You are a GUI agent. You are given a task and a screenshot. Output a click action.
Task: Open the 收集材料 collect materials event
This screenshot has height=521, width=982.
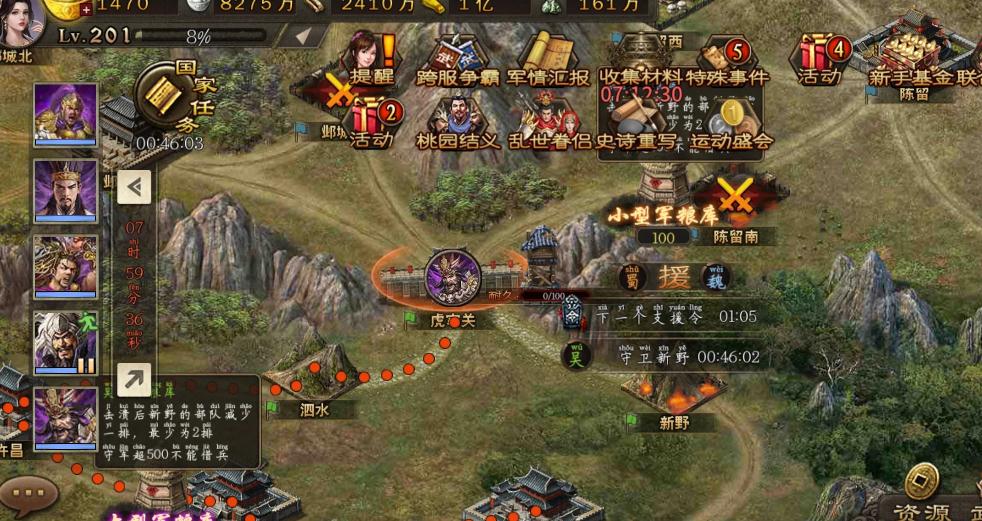coord(640,58)
